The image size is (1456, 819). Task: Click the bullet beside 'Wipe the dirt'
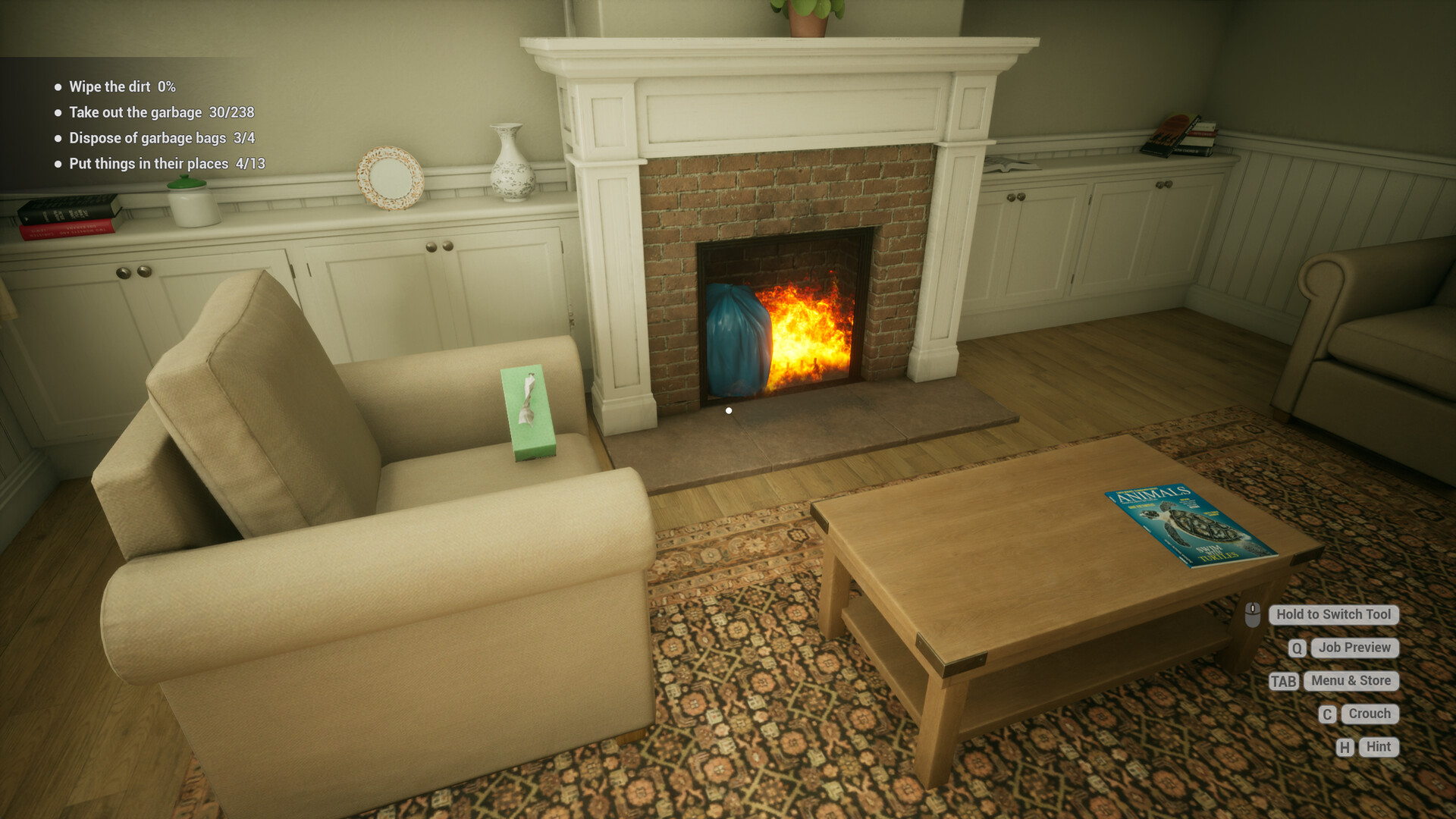tap(57, 86)
